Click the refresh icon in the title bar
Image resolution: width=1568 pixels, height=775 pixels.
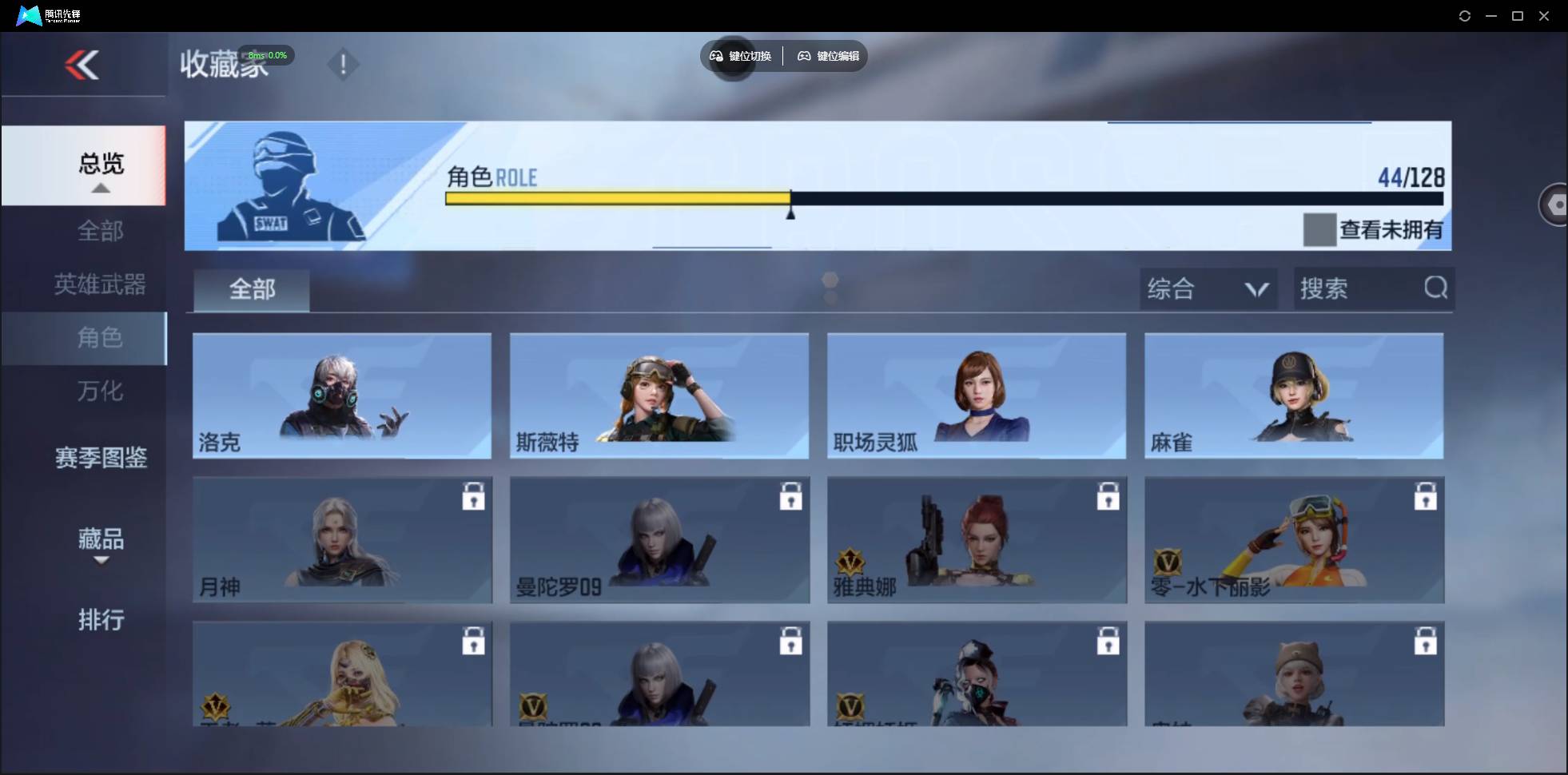click(x=1465, y=15)
